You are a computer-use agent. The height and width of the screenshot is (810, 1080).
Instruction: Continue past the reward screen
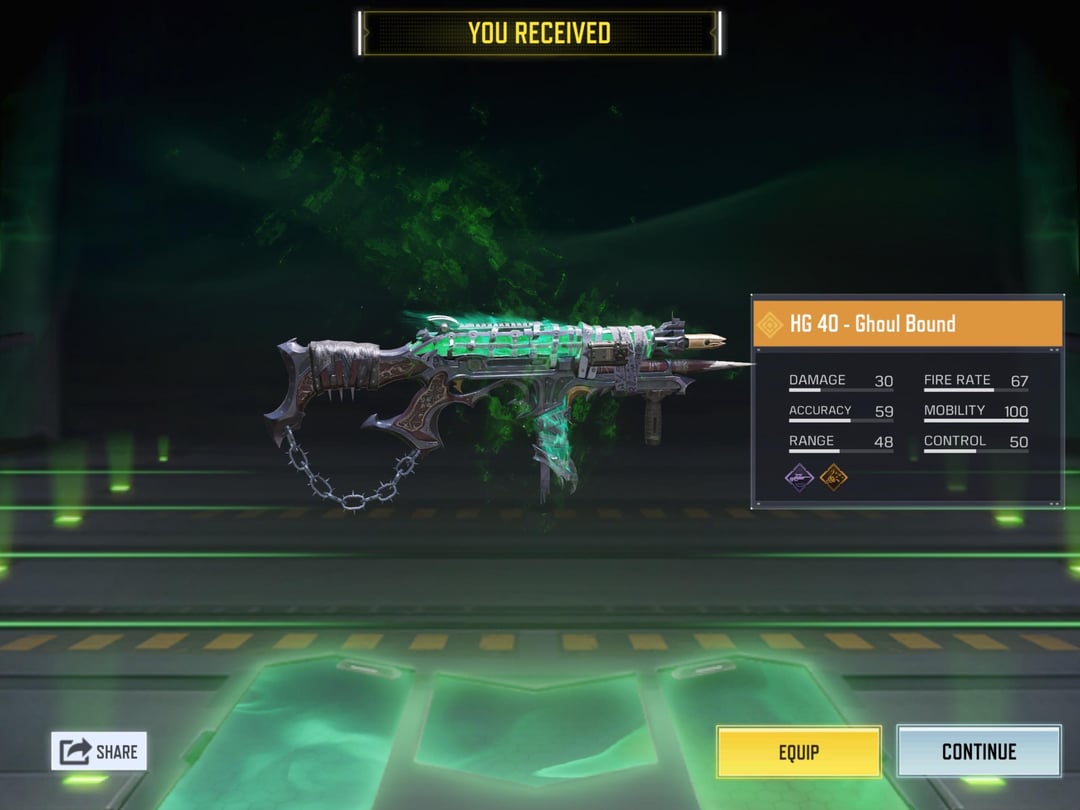[978, 752]
